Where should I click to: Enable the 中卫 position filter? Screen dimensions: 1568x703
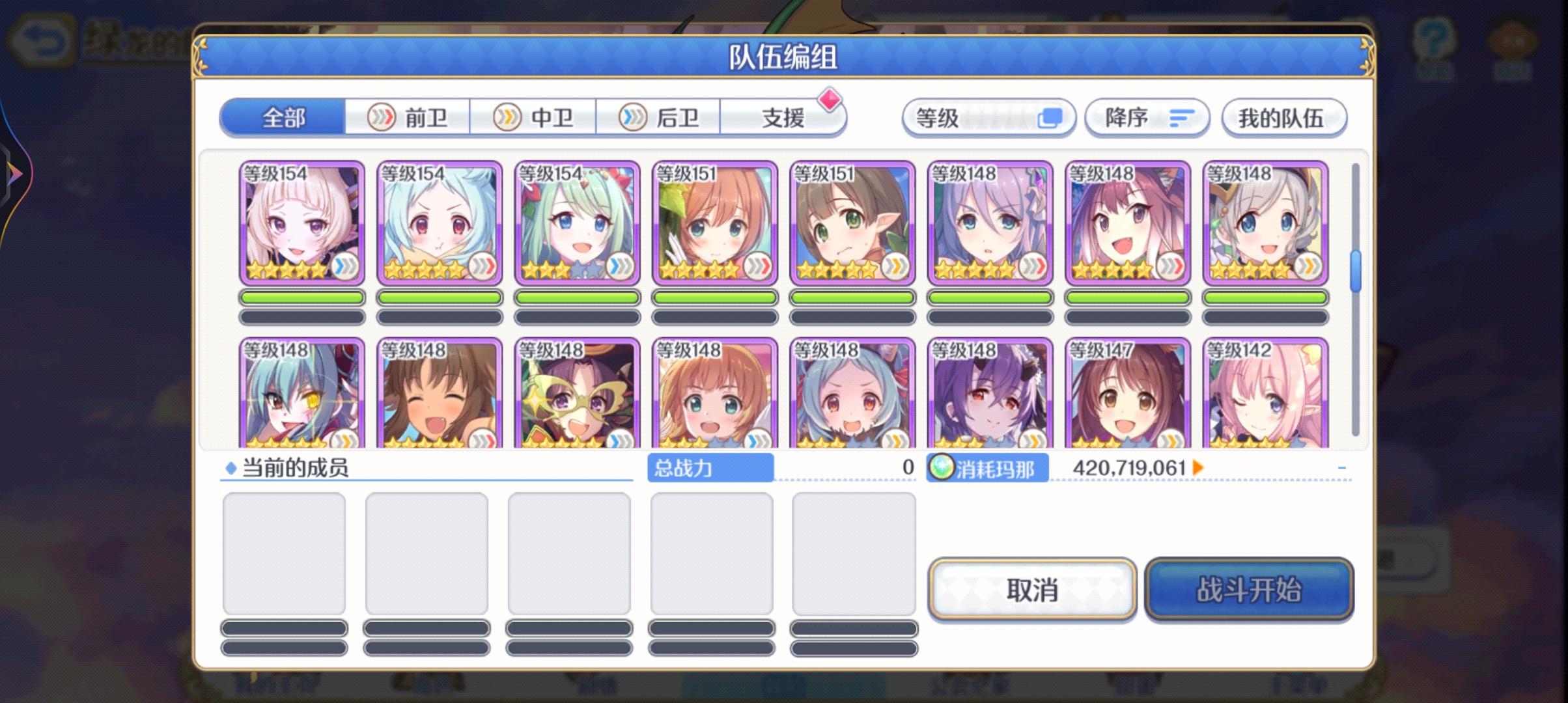click(535, 117)
